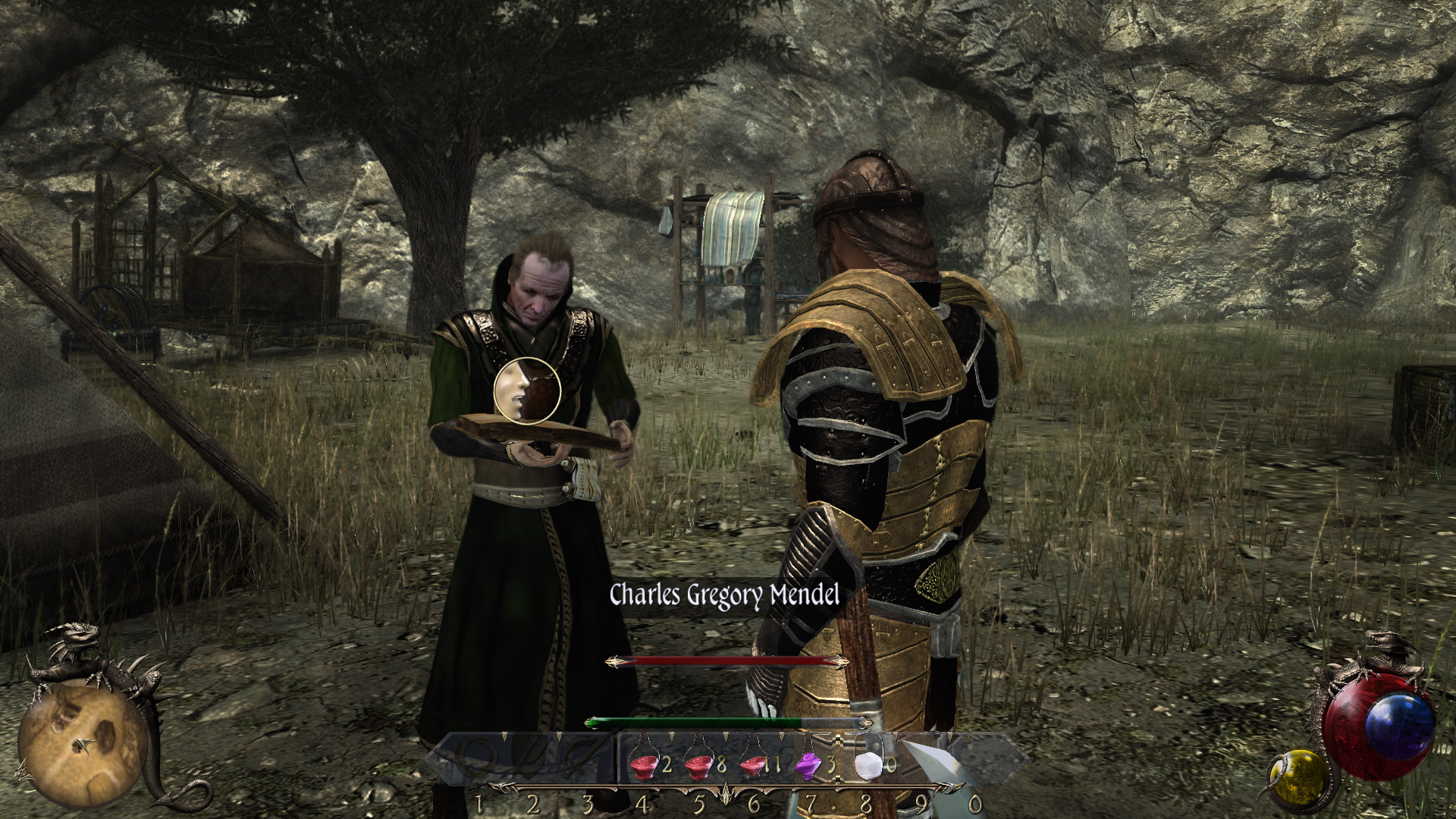Click the targeting circle on the mask

pos(529,391)
